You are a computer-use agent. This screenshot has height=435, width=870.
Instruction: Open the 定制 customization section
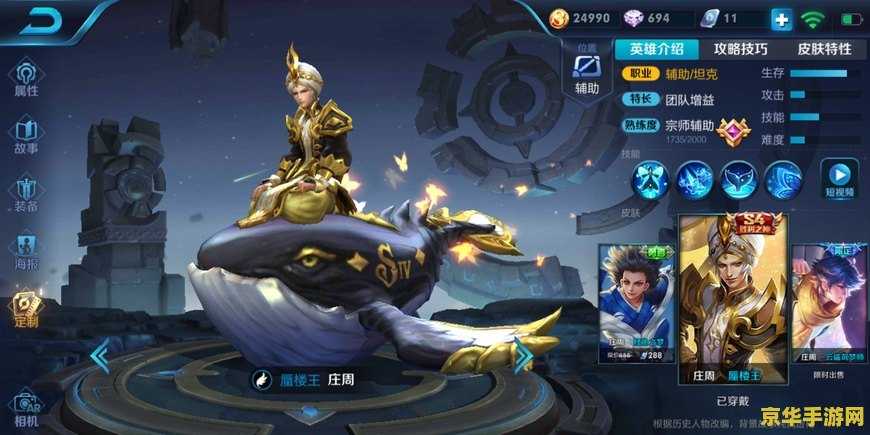click(x=26, y=308)
